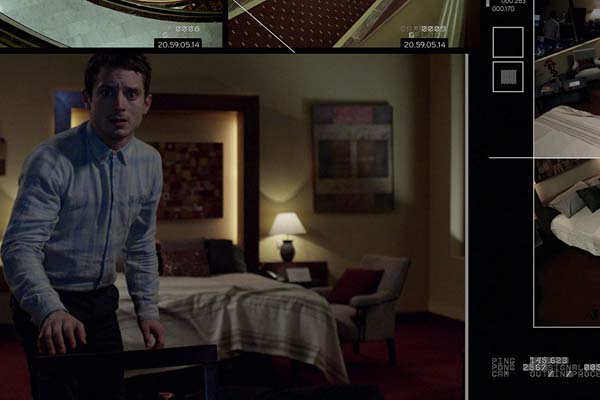The width and height of the screenshot is (600, 400).
Task: Open the red carpet camera feed
Action: 345,24
